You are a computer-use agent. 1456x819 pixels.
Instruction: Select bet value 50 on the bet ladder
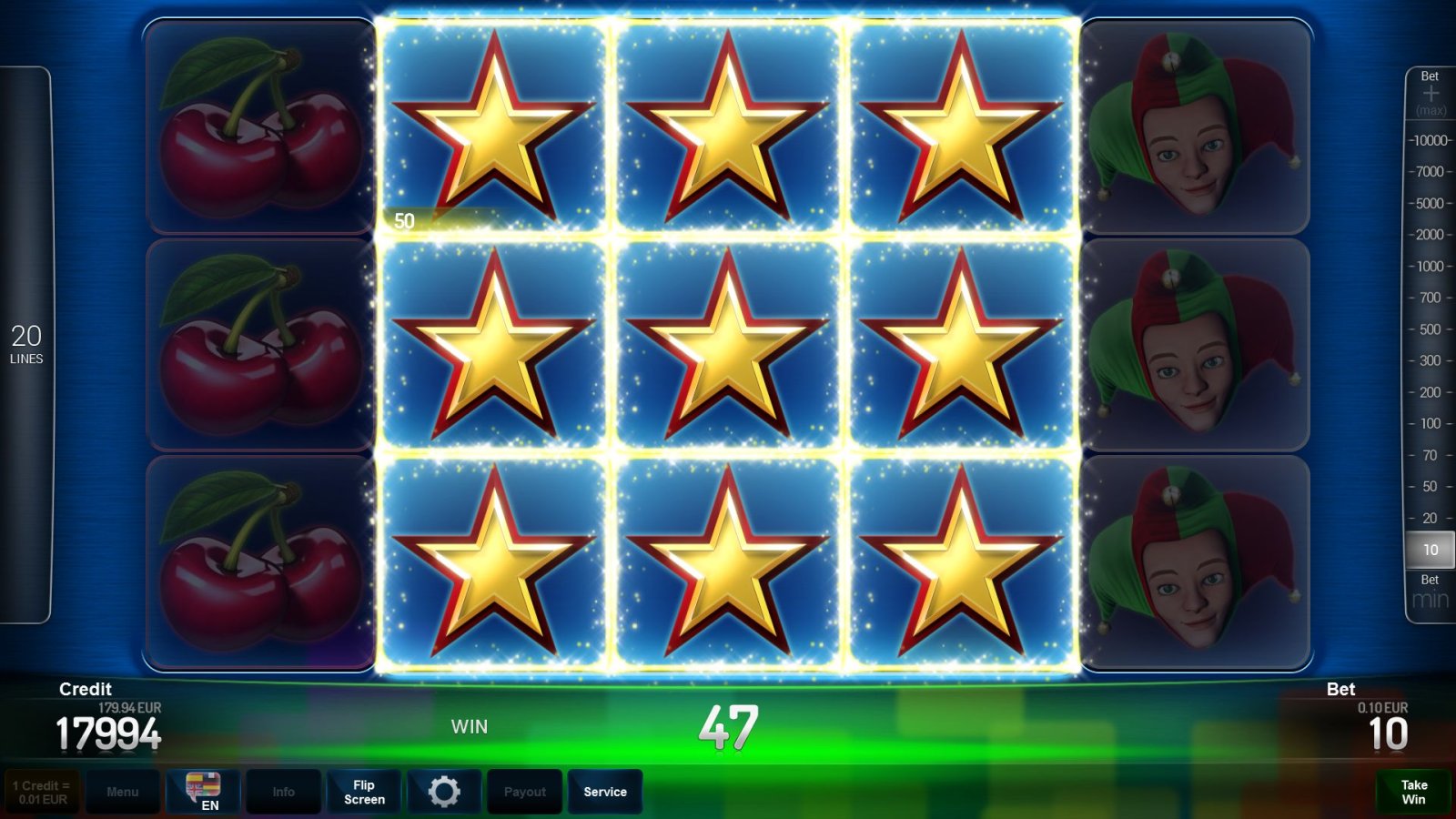click(1429, 486)
